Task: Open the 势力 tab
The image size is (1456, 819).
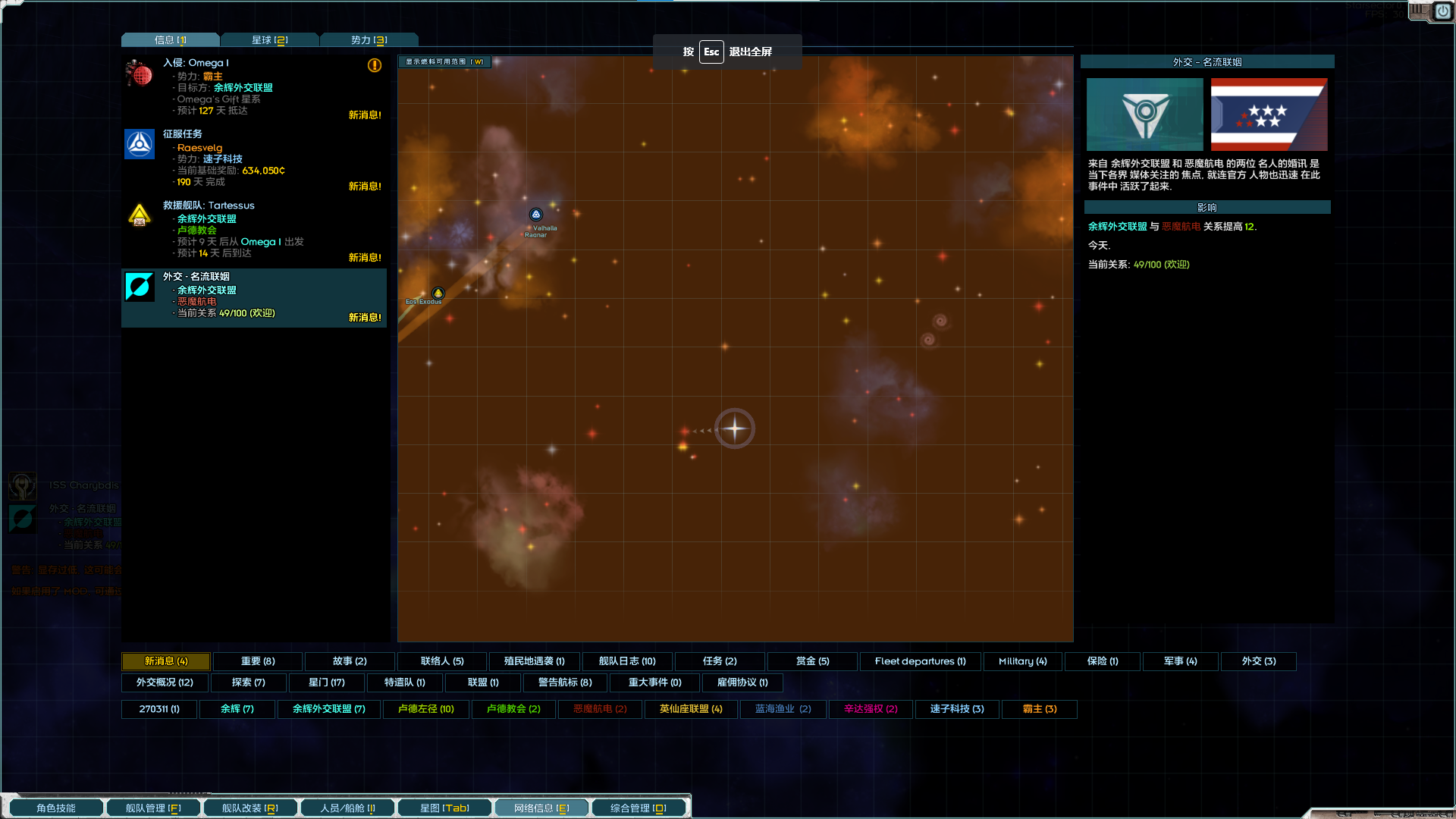Action: pyautogui.click(x=369, y=40)
